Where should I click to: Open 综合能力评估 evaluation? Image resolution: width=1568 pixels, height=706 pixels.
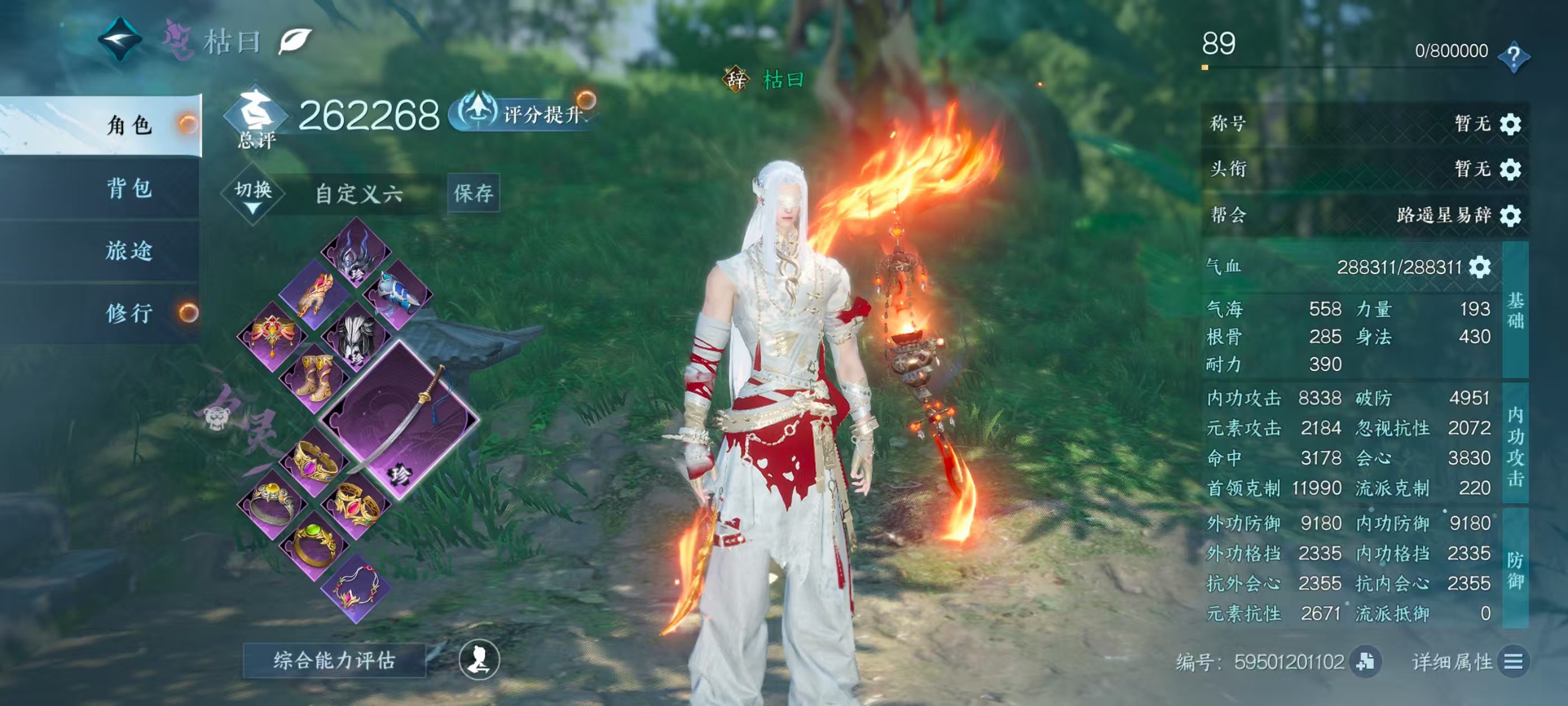click(x=334, y=659)
